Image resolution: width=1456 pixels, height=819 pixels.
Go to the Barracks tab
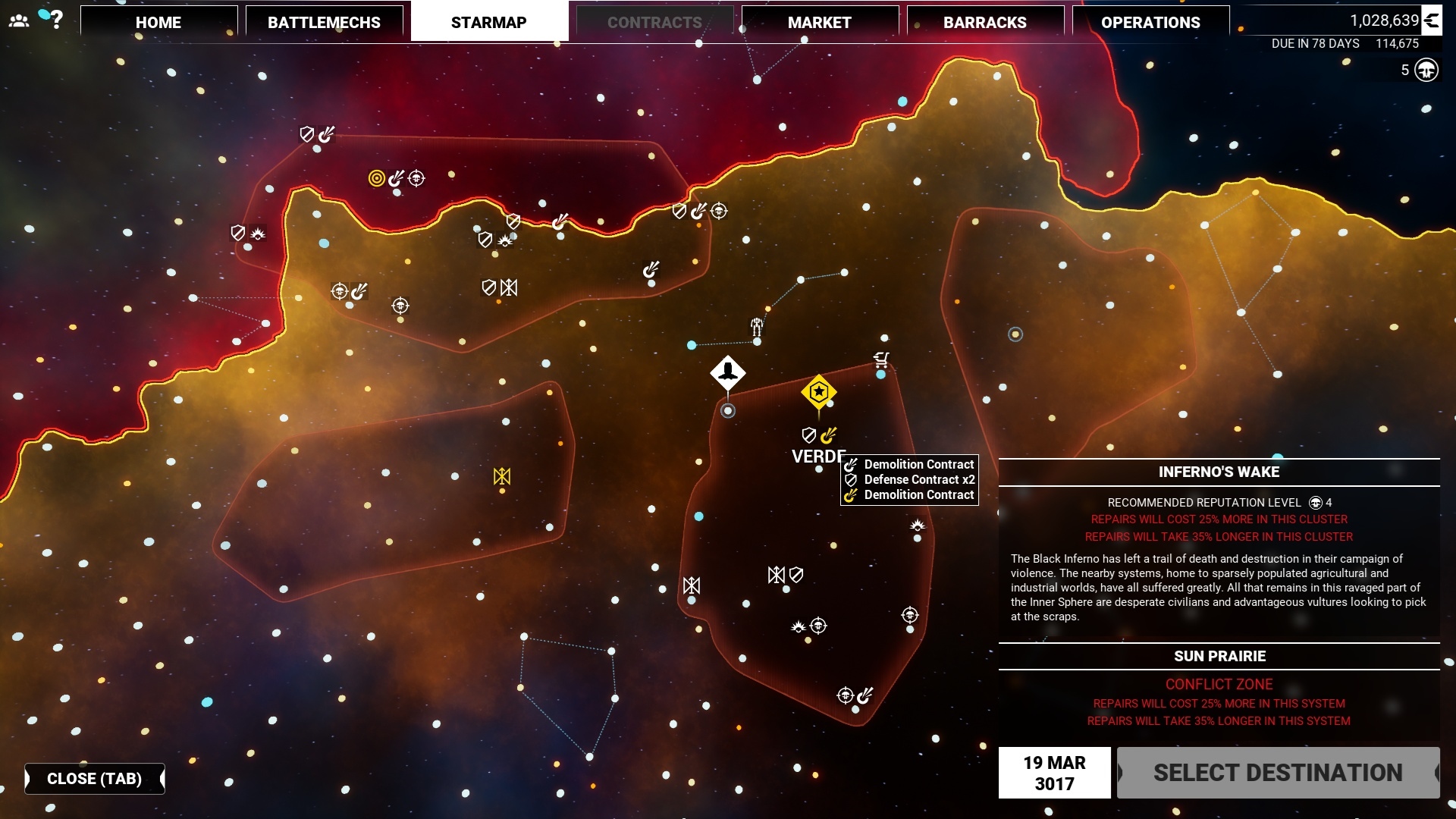pyautogui.click(x=984, y=22)
